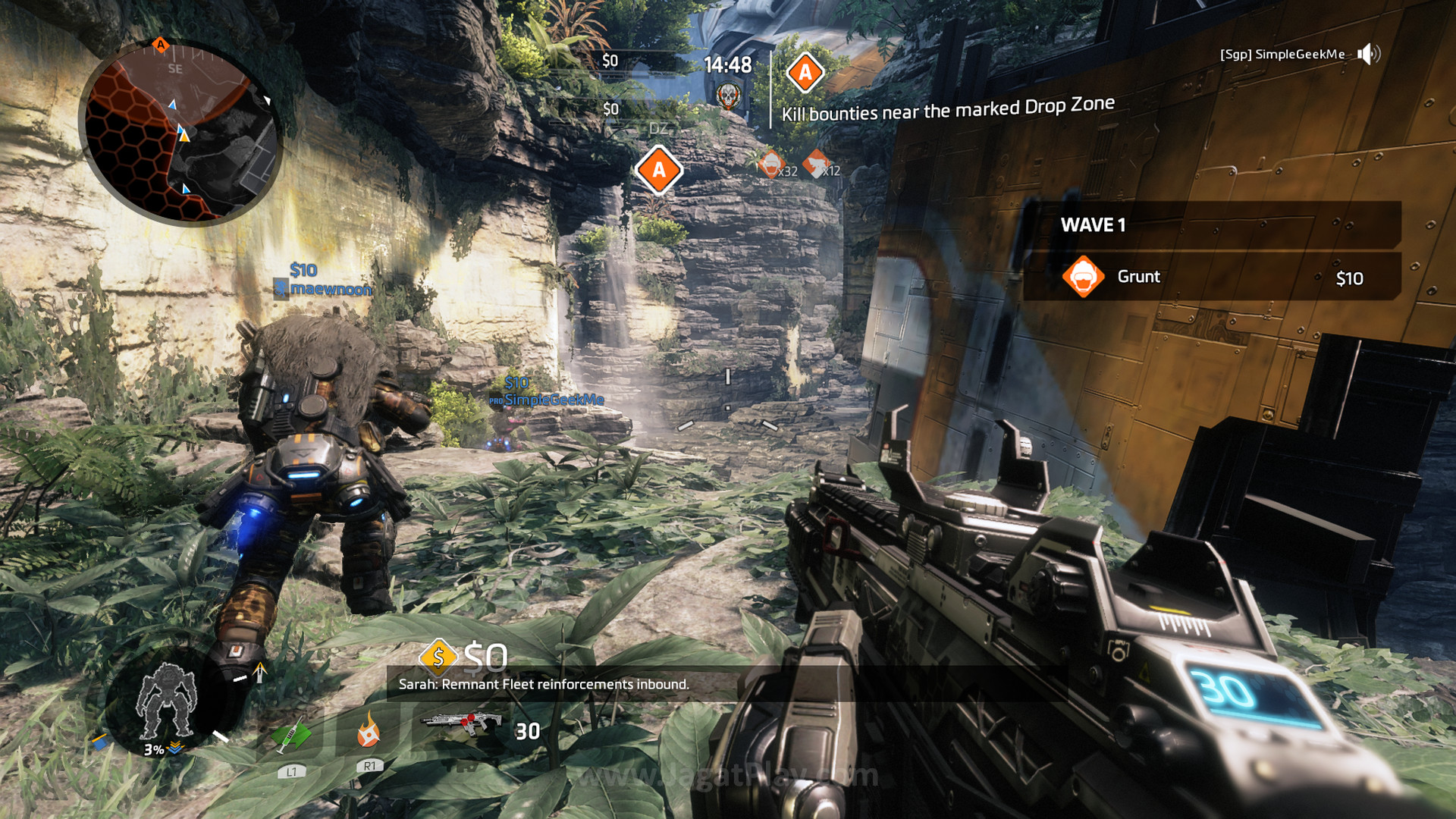The width and height of the screenshot is (1456, 819).
Task: Select the Grunt row under Wave 1
Action: [1211, 277]
